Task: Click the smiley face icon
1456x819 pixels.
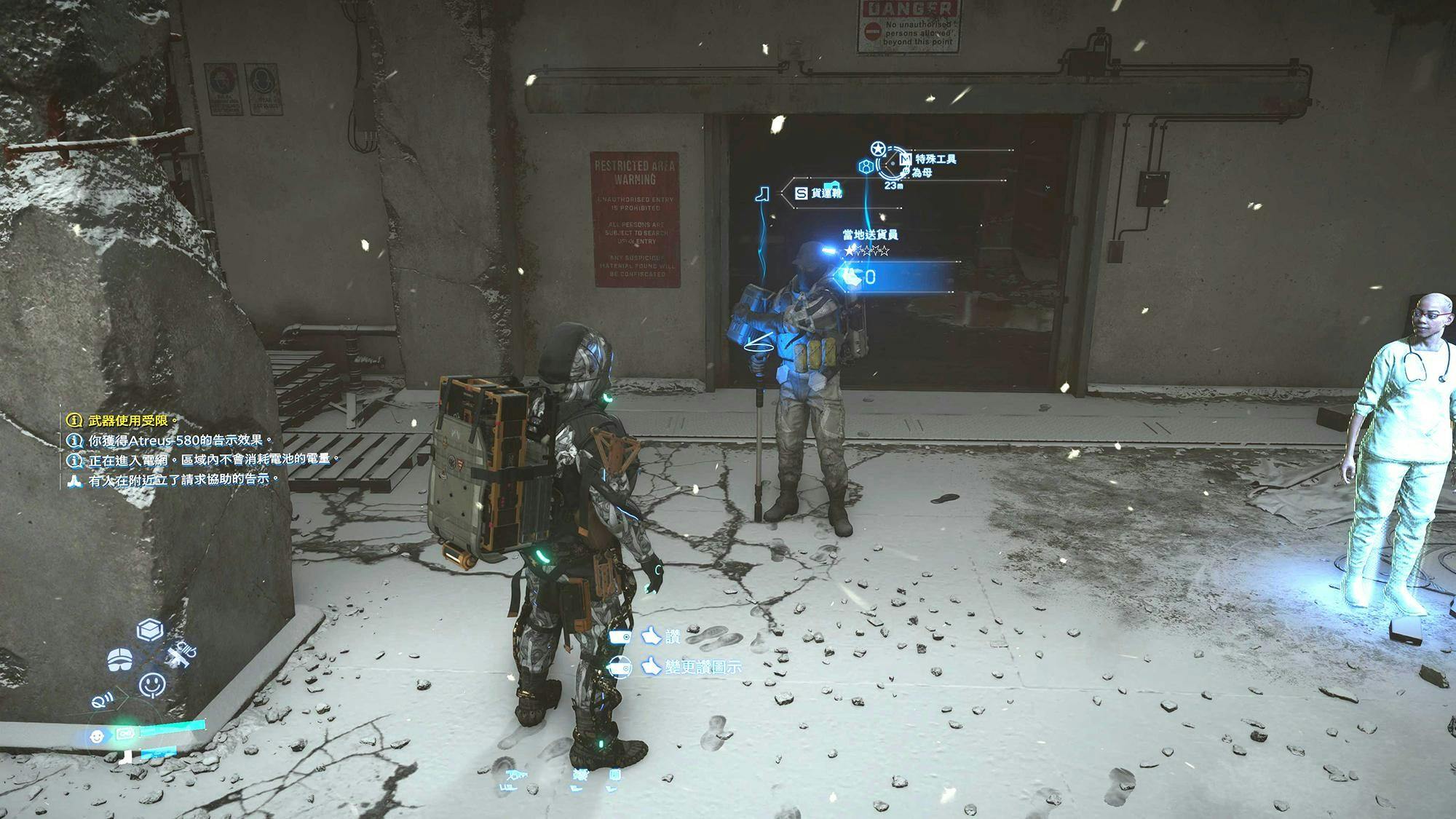Action: click(151, 684)
